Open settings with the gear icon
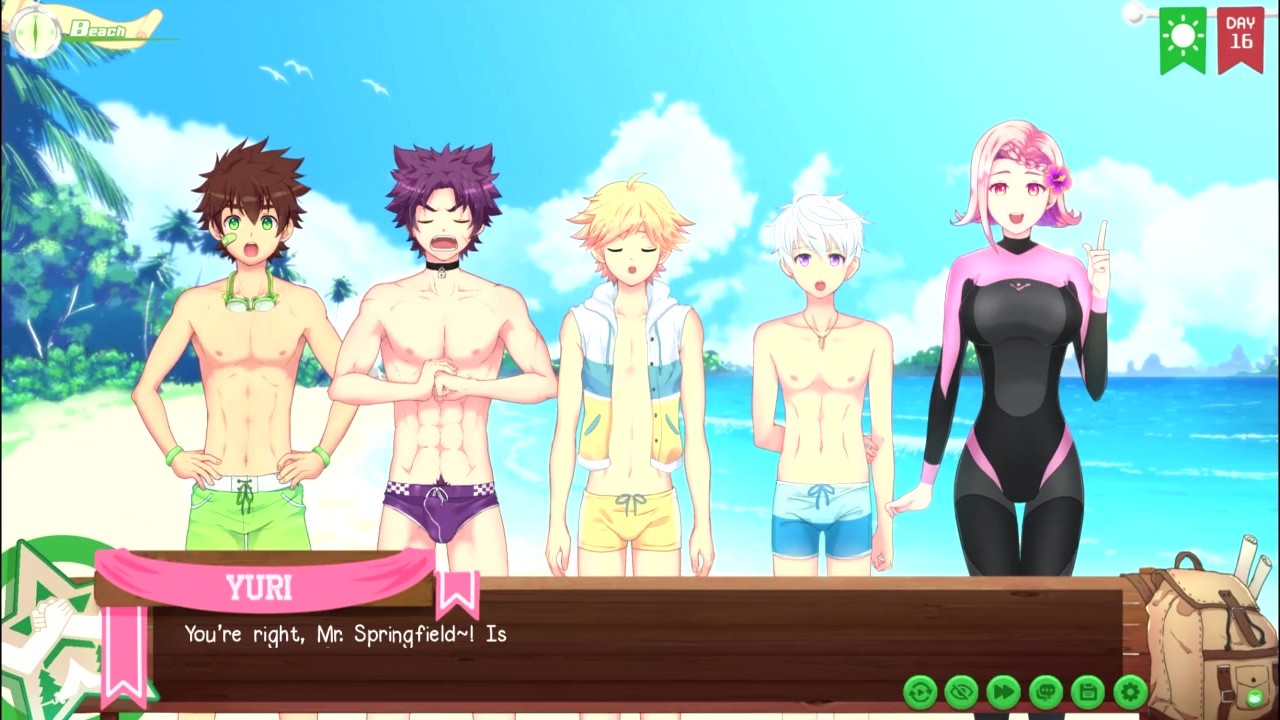Viewport: 1280px width, 720px height. (1130, 691)
